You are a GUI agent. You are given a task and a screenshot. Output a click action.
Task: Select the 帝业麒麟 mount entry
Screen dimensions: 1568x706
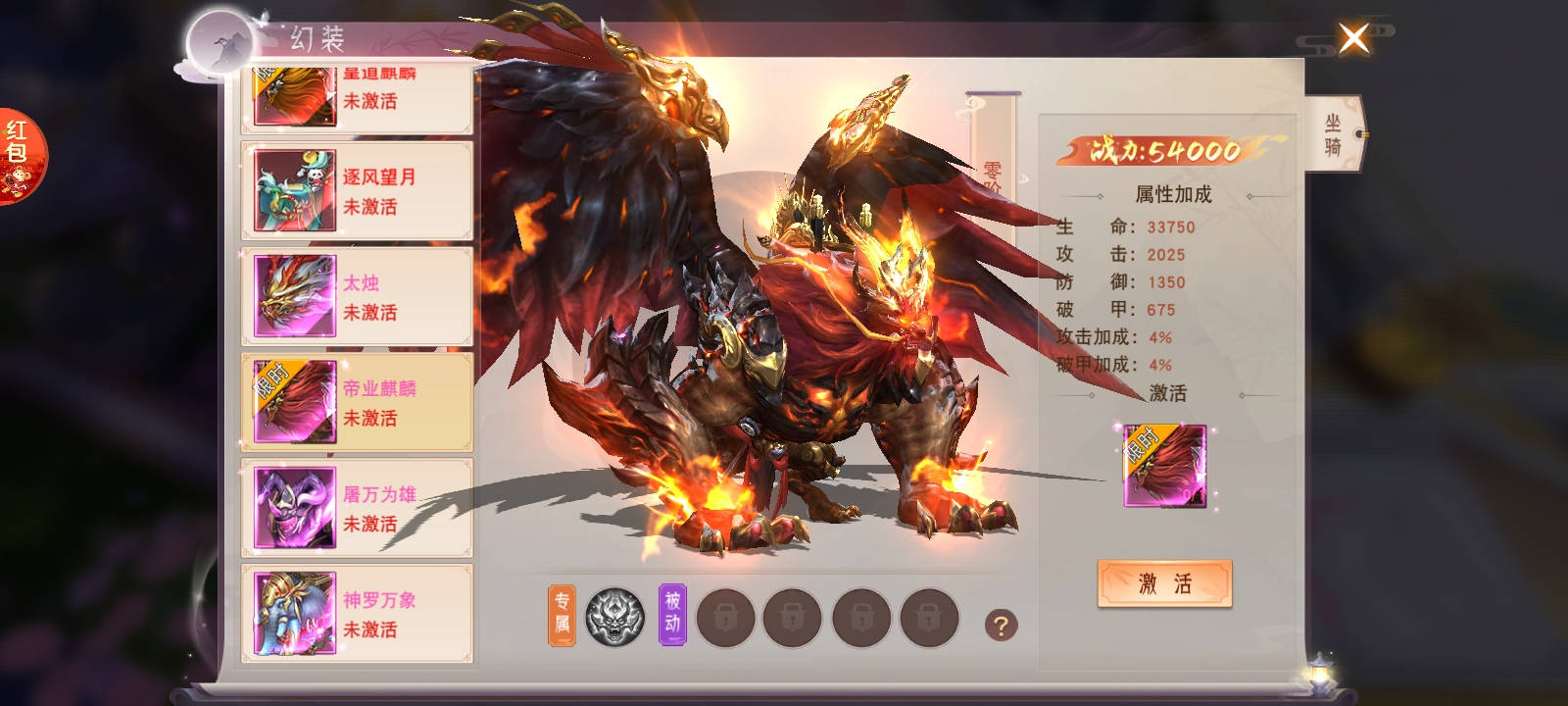357,403
